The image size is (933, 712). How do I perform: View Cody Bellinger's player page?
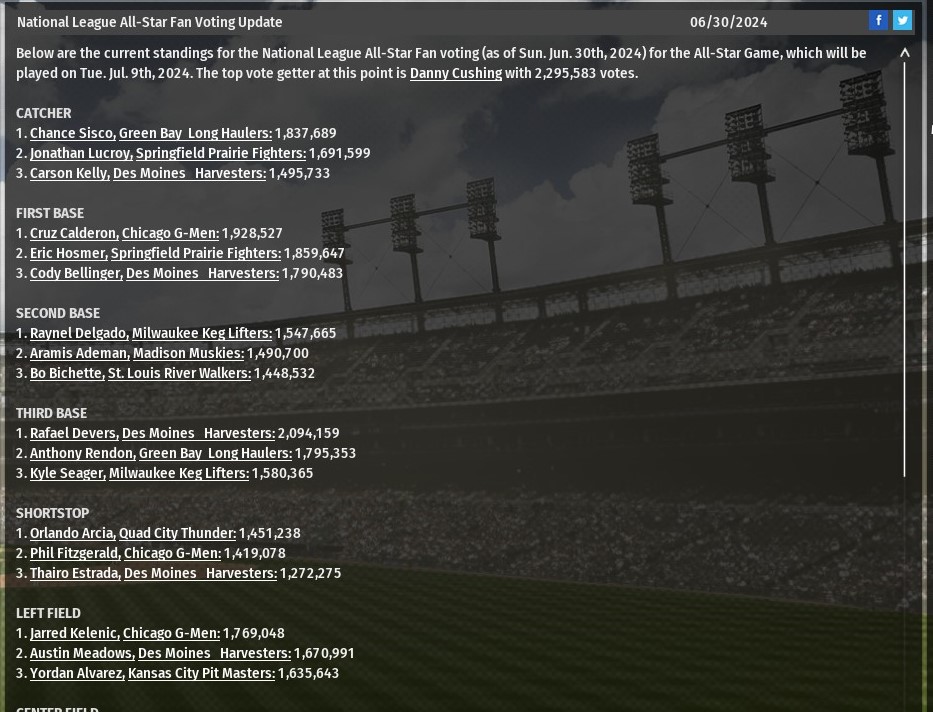click(75, 273)
